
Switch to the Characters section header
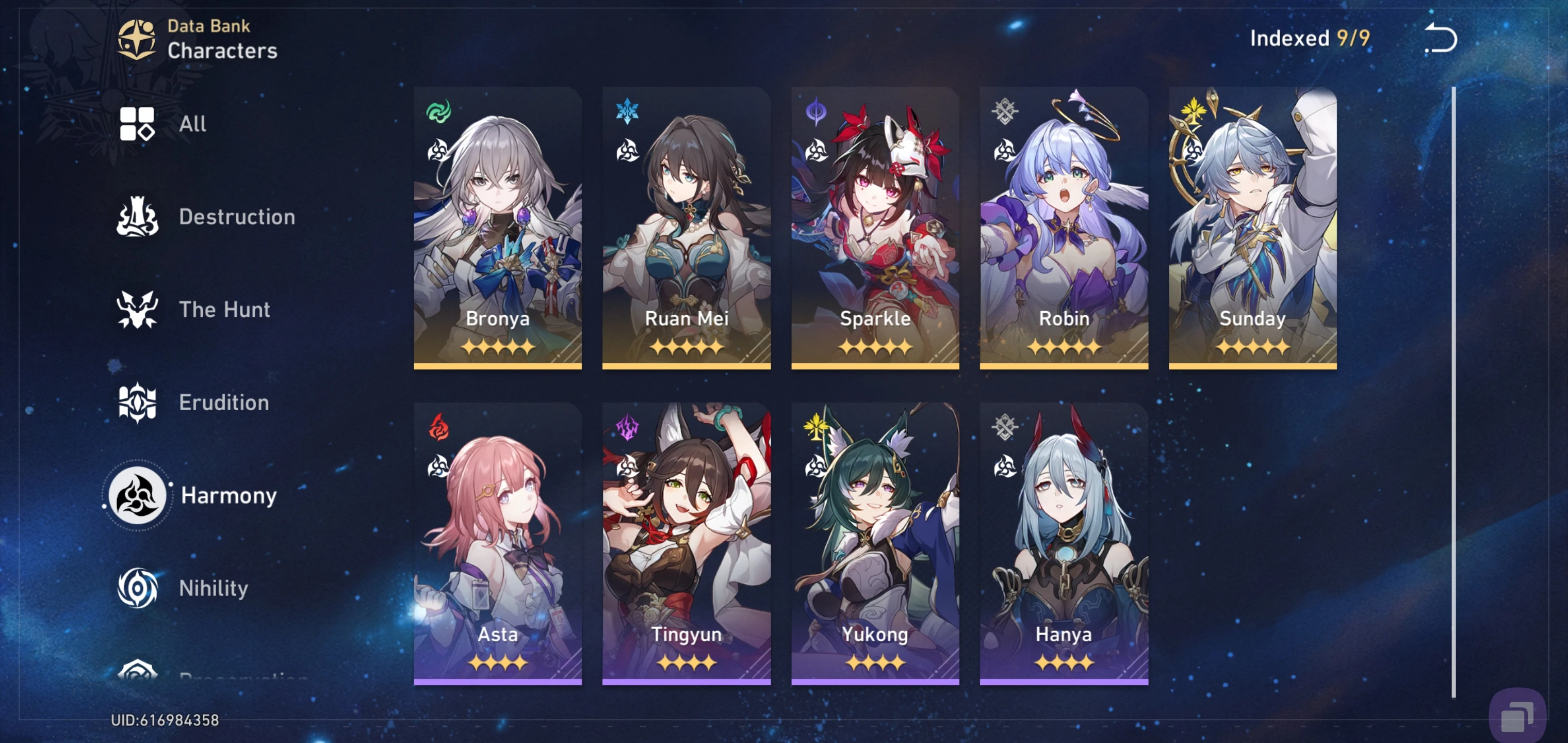click(223, 51)
